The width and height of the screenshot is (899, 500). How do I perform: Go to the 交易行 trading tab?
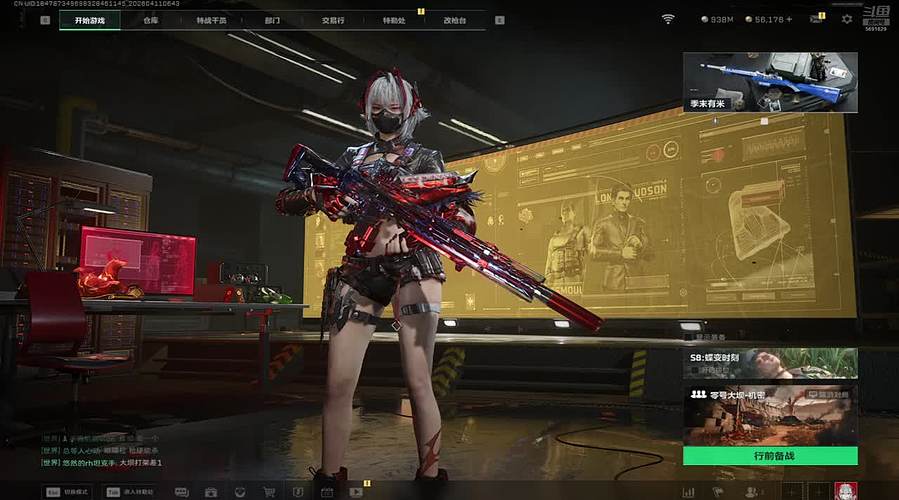click(x=334, y=20)
